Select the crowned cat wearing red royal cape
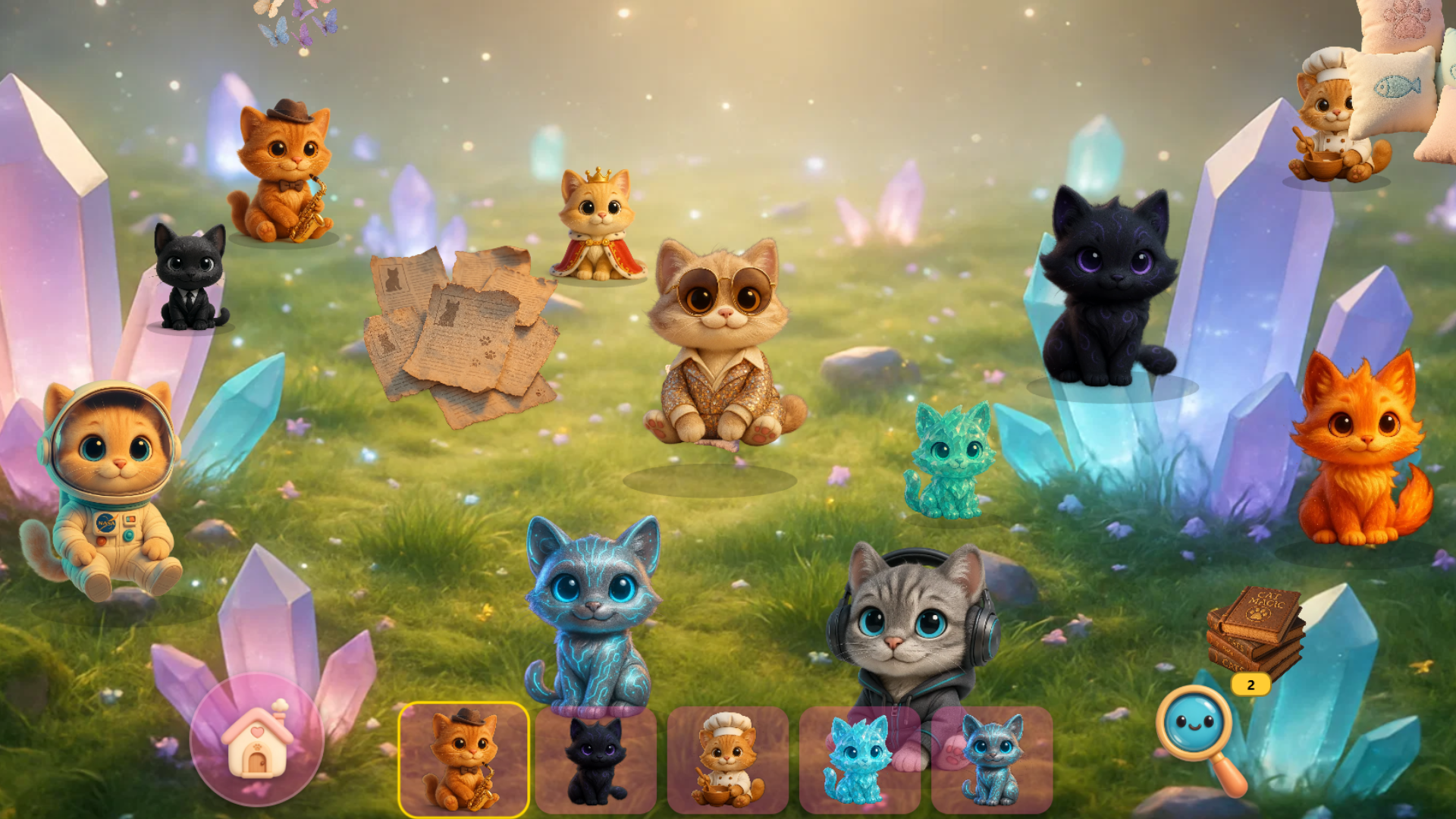This screenshot has height=819, width=1456. pyautogui.click(x=595, y=227)
